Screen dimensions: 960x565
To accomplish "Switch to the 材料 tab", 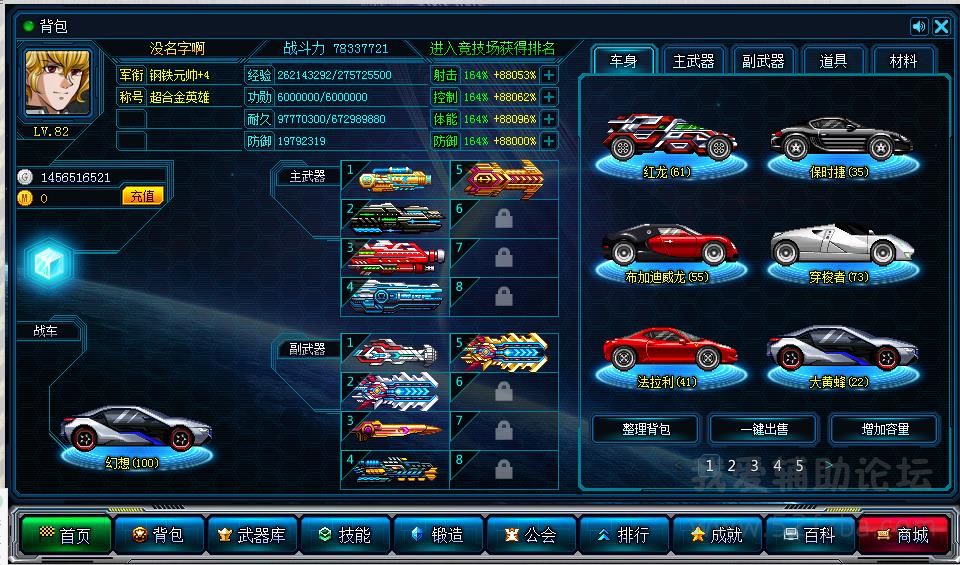I will [903, 61].
